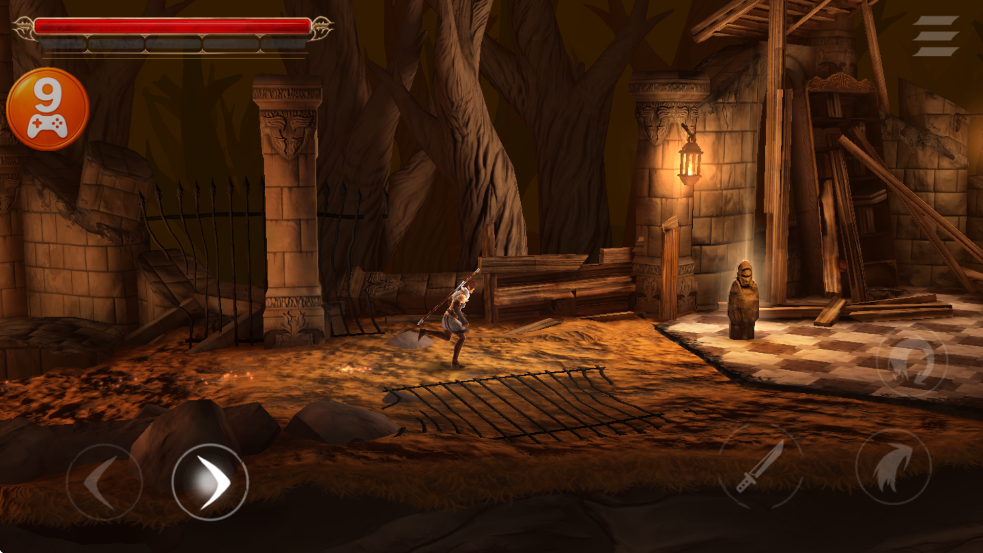The height and width of the screenshot is (553, 983).
Task: Tap the move left arrow button
Action: (103, 482)
